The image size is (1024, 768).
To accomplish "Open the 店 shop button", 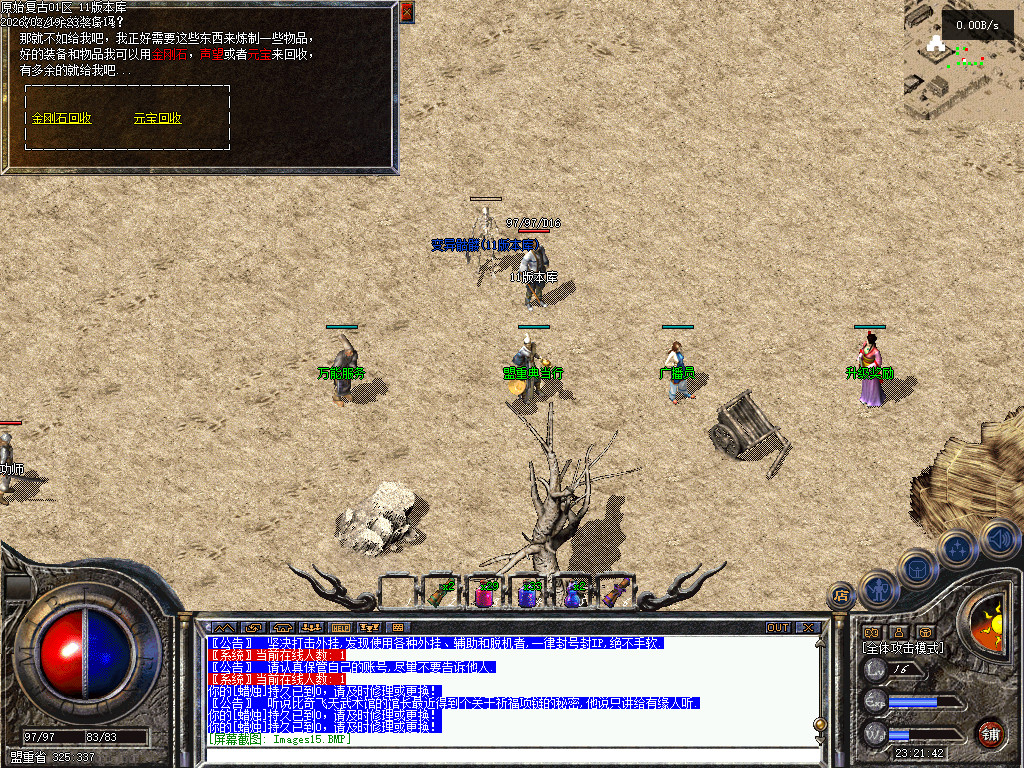I will 841,597.
